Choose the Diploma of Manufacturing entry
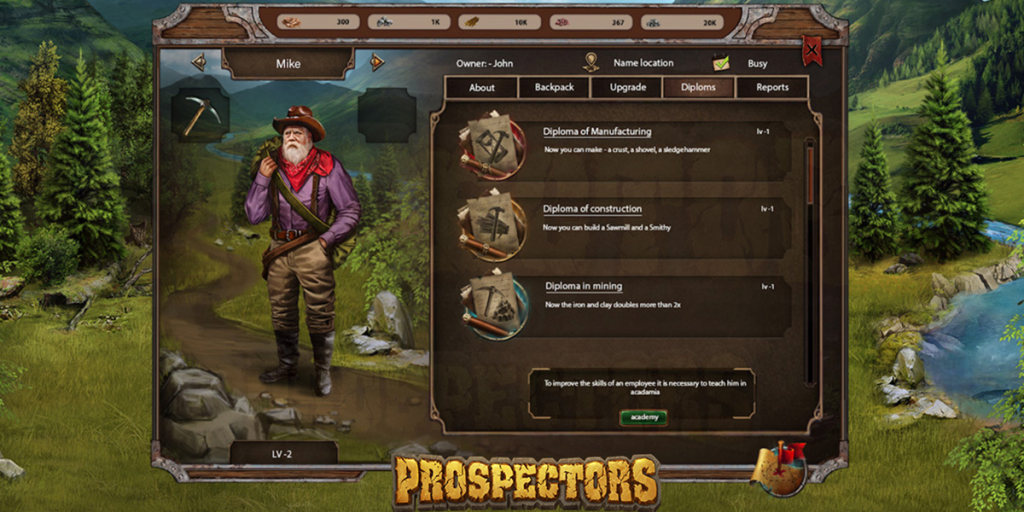Viewport: 1024px width, 512px height. (597, 131)
